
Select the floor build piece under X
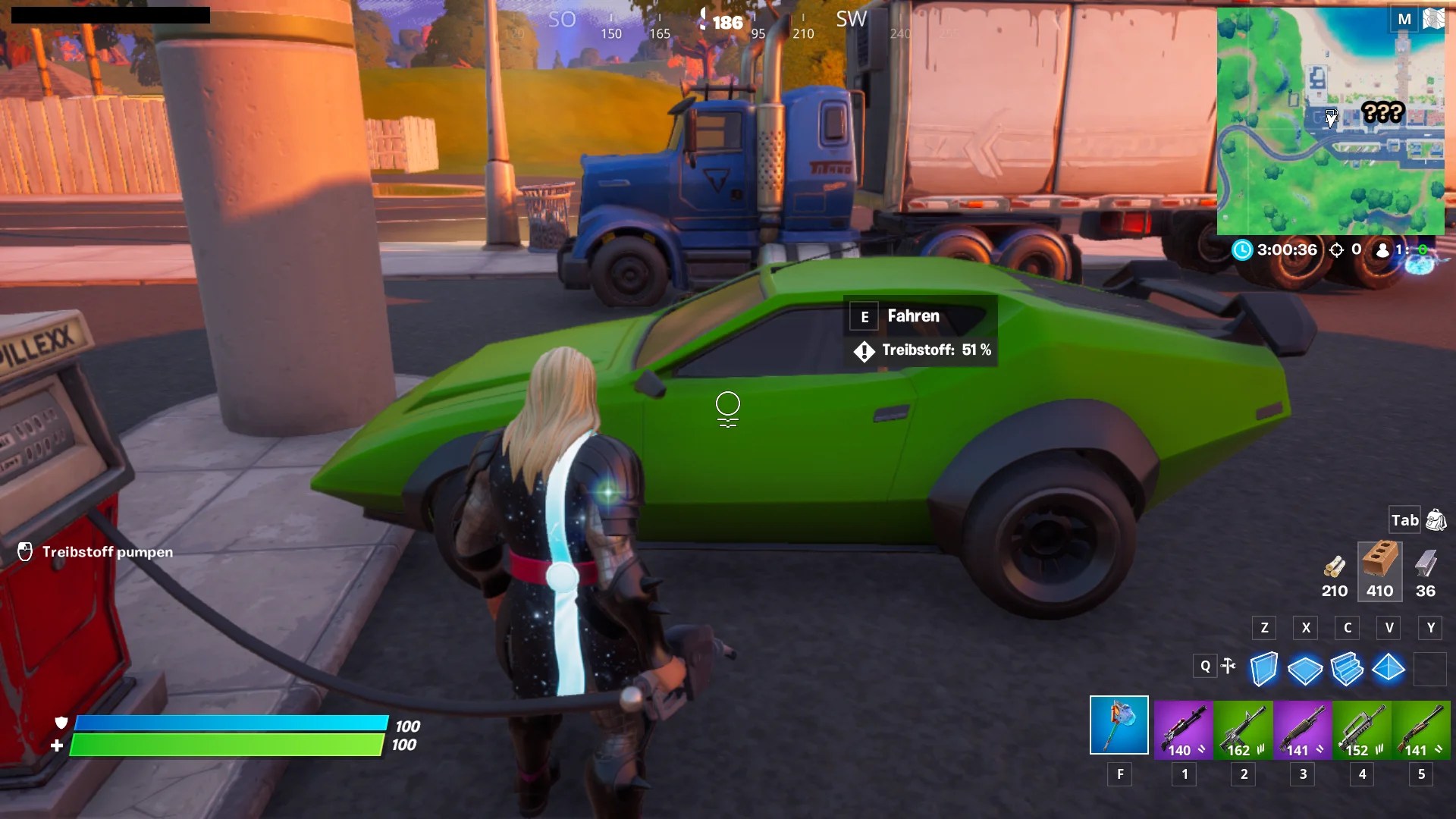click(1307, 670)
